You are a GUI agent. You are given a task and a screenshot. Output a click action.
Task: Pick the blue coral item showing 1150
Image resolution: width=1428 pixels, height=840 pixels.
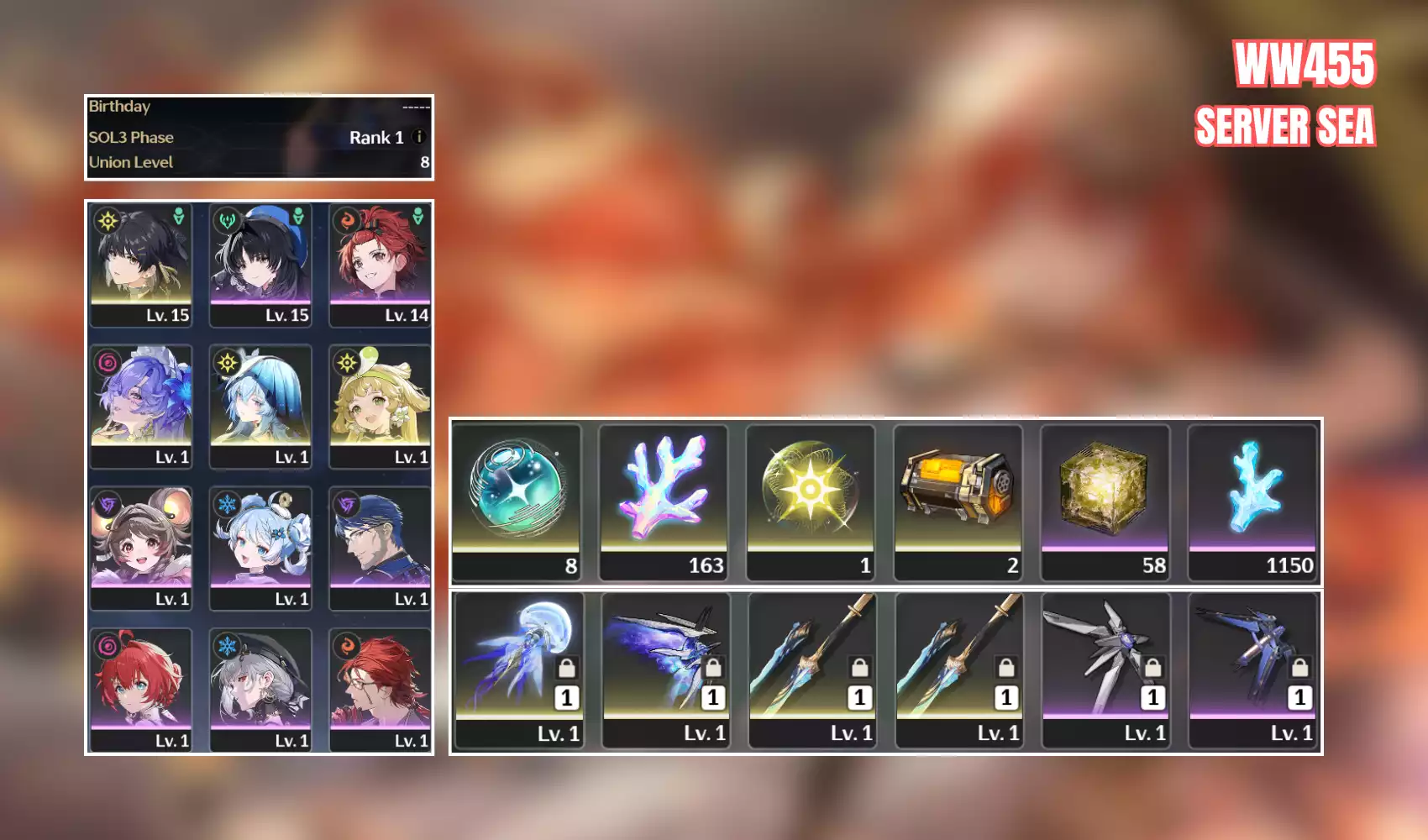(x=1252, y=501)
